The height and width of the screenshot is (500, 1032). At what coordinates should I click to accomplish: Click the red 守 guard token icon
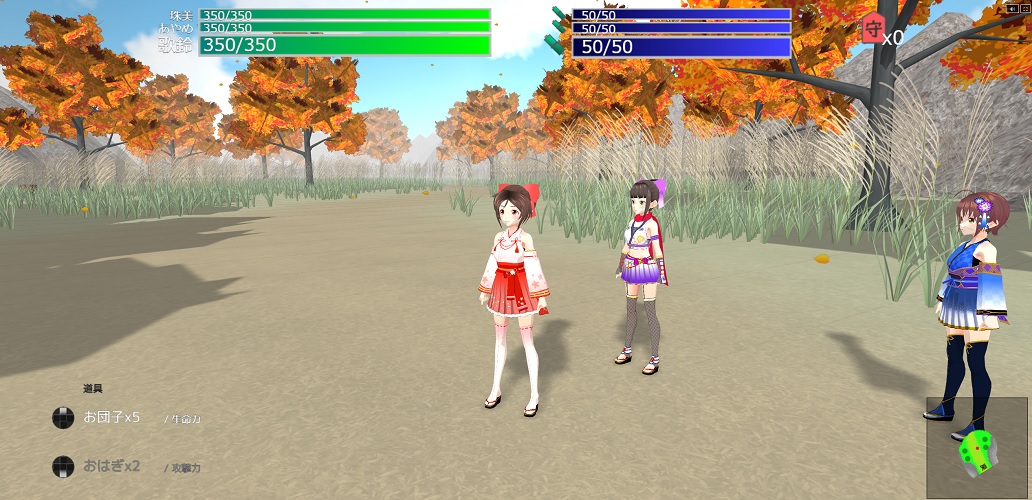tap(871, 31)
